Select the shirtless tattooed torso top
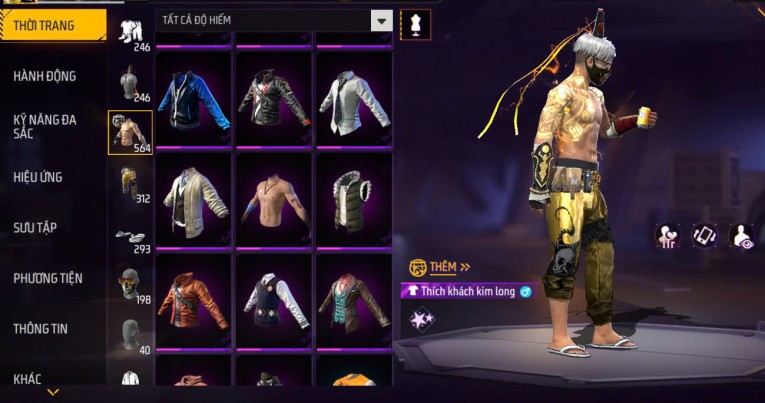 pyautogui.click(x=274, y=198)
